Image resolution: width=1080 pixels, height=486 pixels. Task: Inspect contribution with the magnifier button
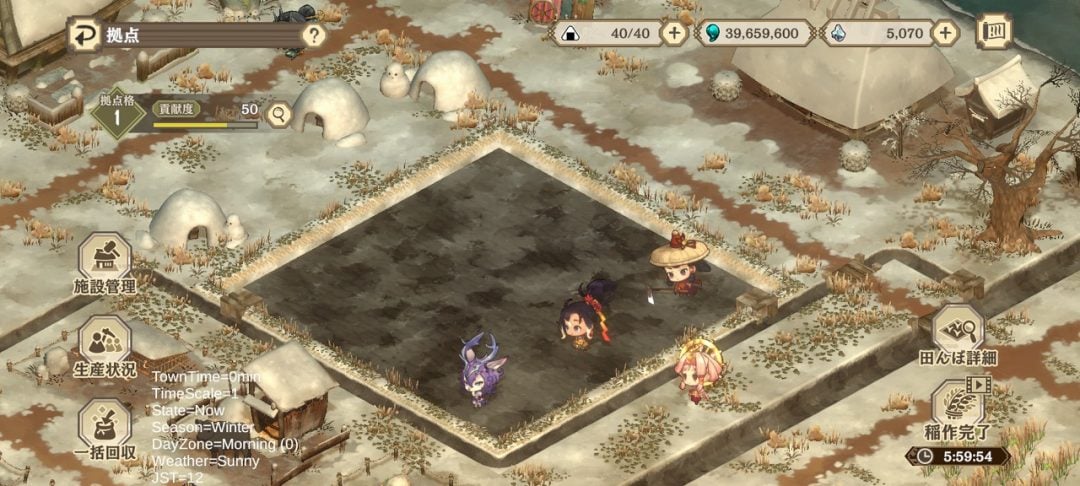point(278,115)
